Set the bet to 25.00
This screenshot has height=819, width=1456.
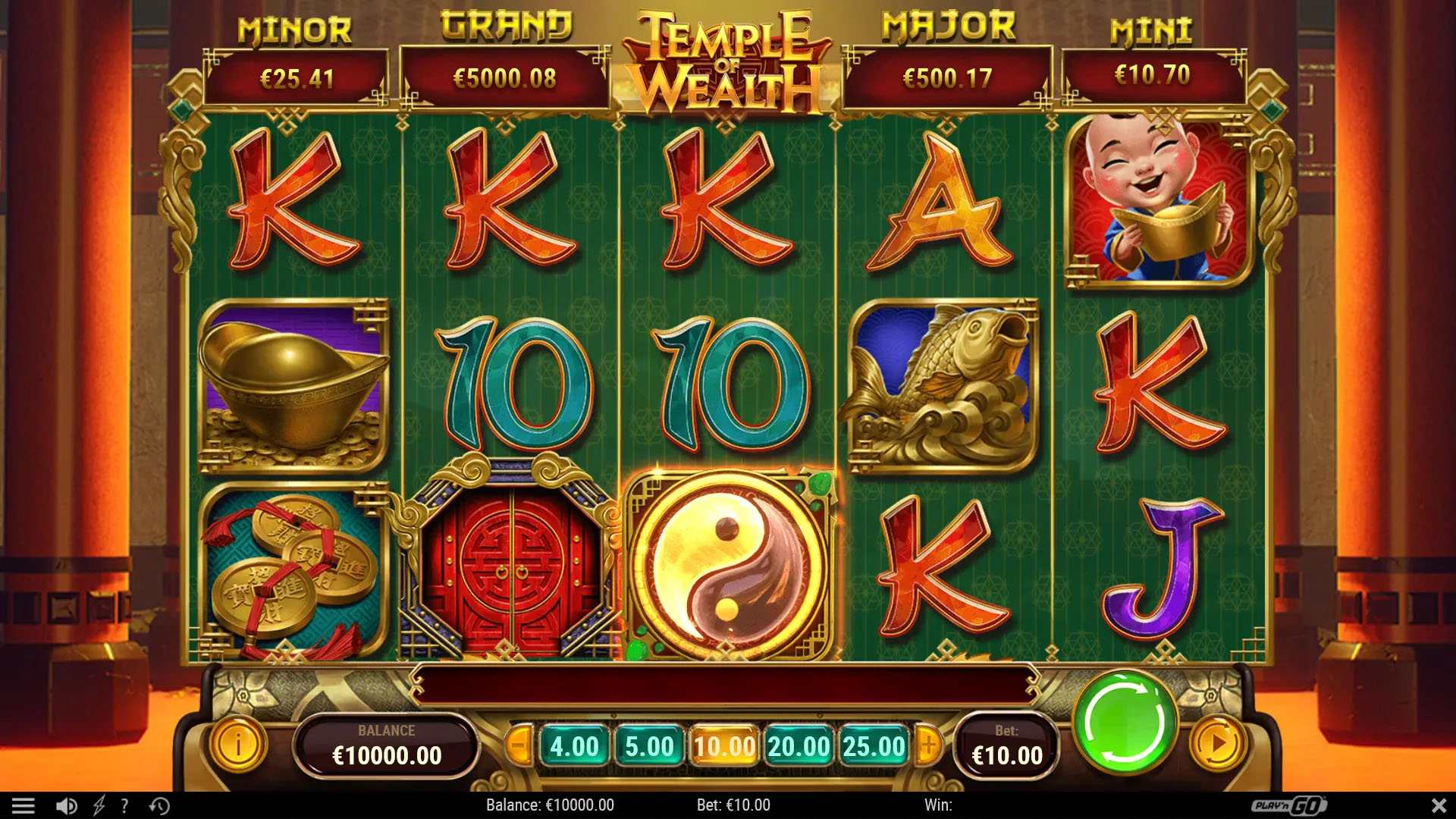click(874, 746)
